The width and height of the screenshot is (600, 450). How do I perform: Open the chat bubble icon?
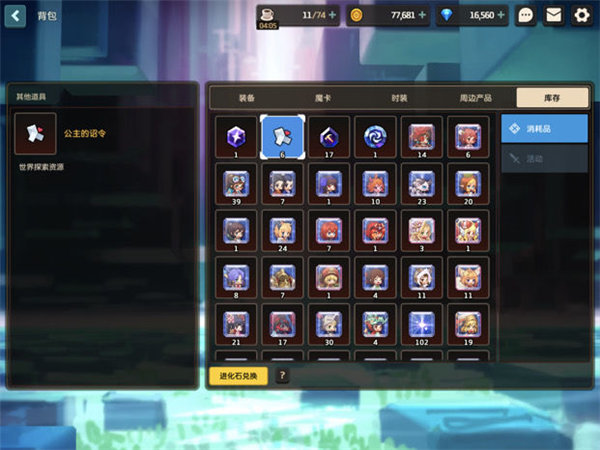tap(526, 15)
